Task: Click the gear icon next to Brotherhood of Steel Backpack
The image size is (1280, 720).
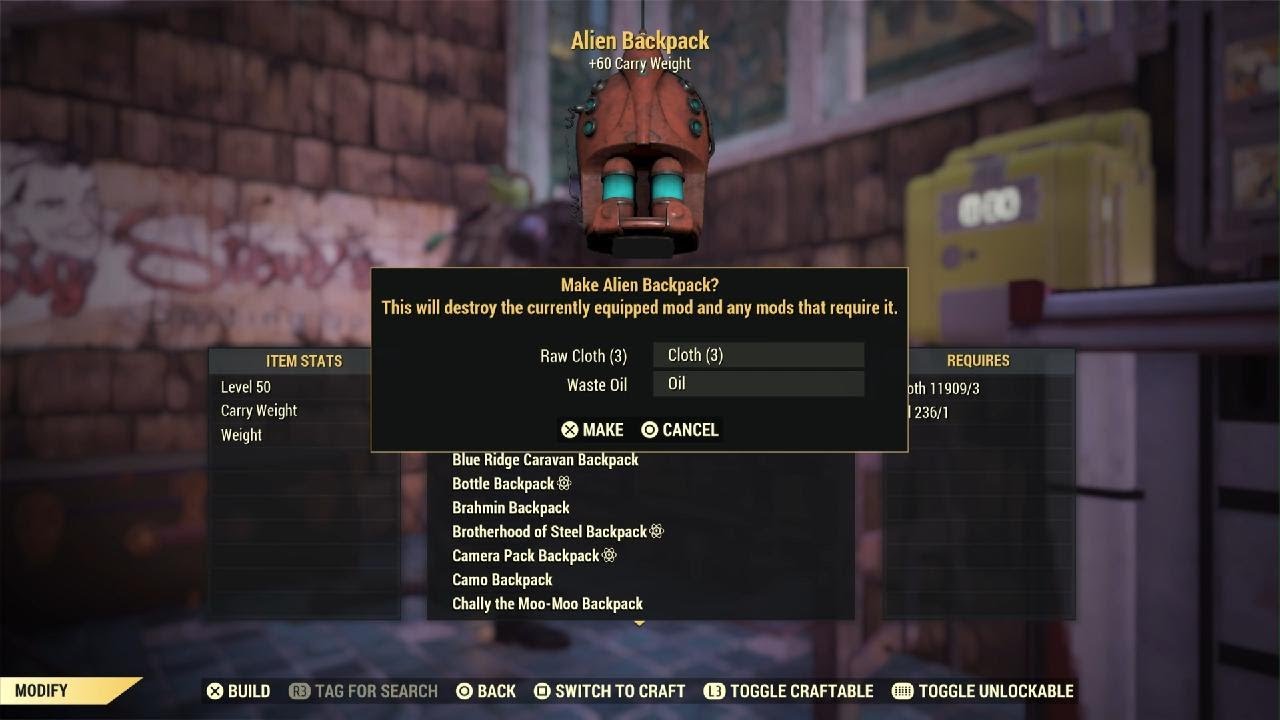Action: (x=655, y=531)
